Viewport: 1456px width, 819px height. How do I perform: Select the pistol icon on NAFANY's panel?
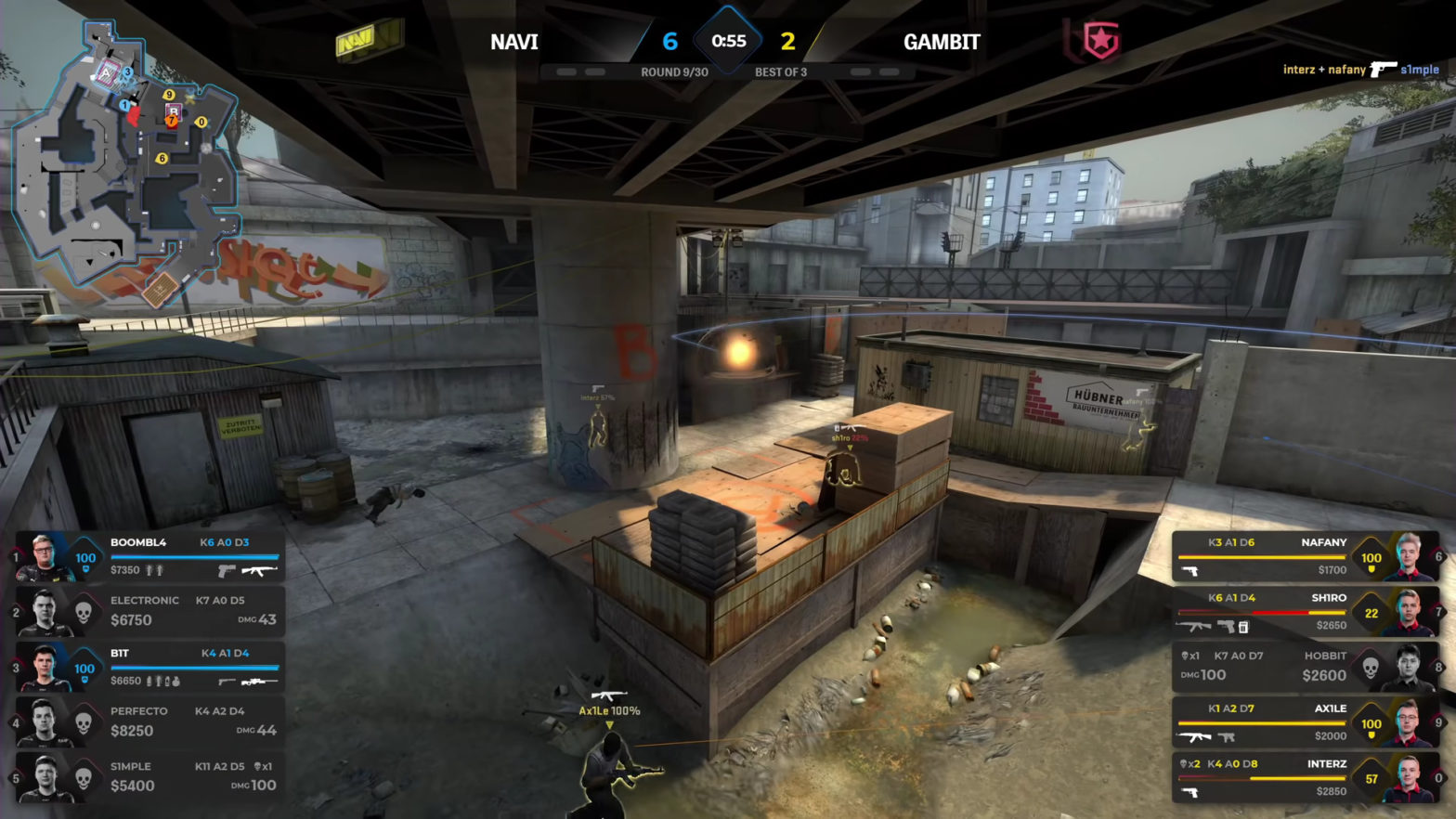point(1190,571)
